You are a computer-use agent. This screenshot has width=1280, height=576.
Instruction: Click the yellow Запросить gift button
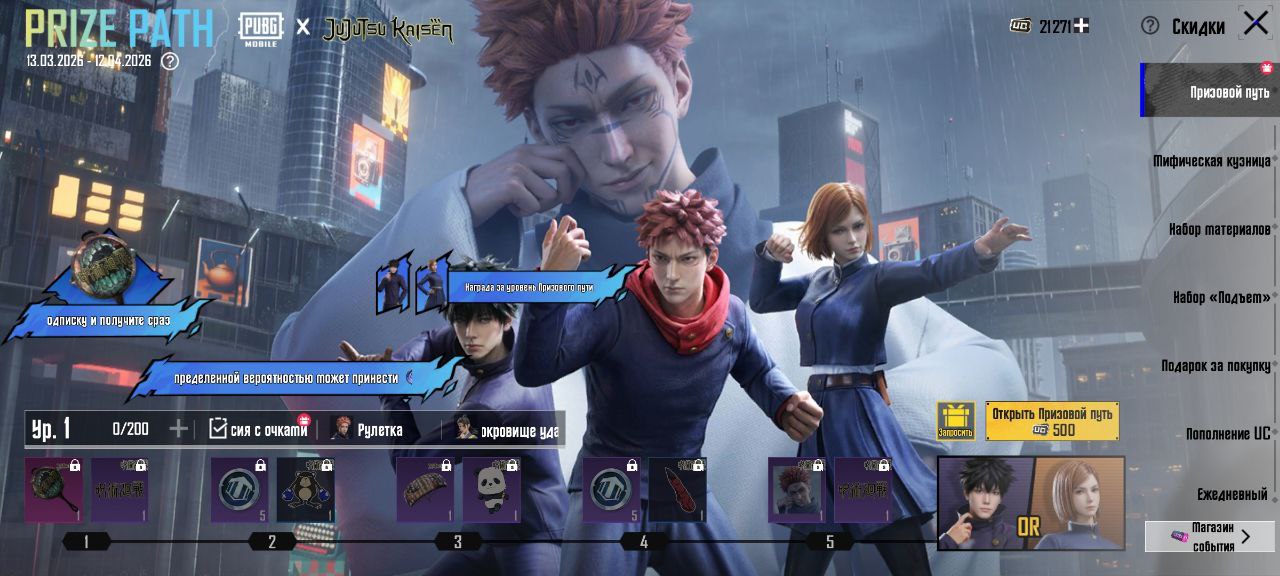click(x=955, y=421)
